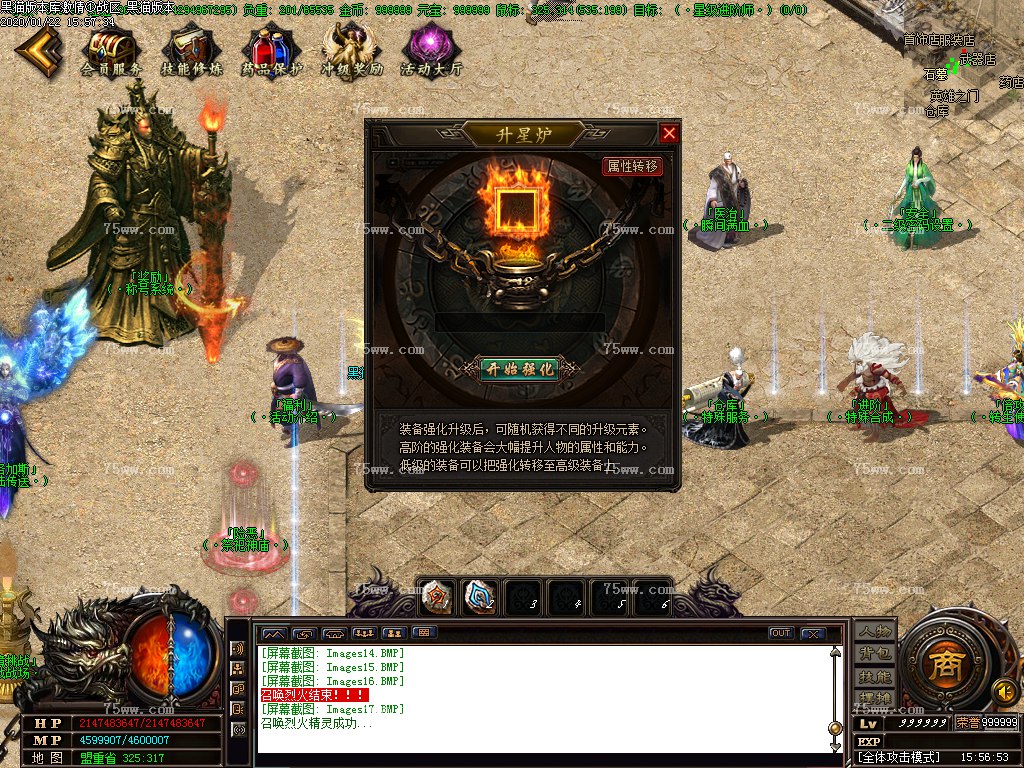
Task: Close the 升星炉 window
Action: click(x=669, y=133)
